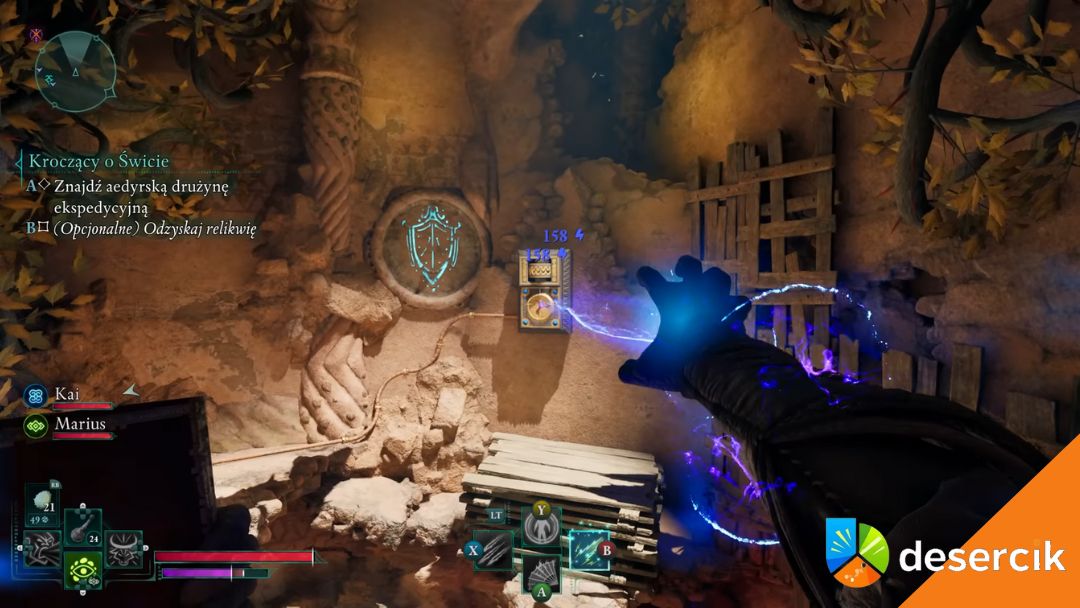
Task: Click the circular minimap
Action: [75, 71]
